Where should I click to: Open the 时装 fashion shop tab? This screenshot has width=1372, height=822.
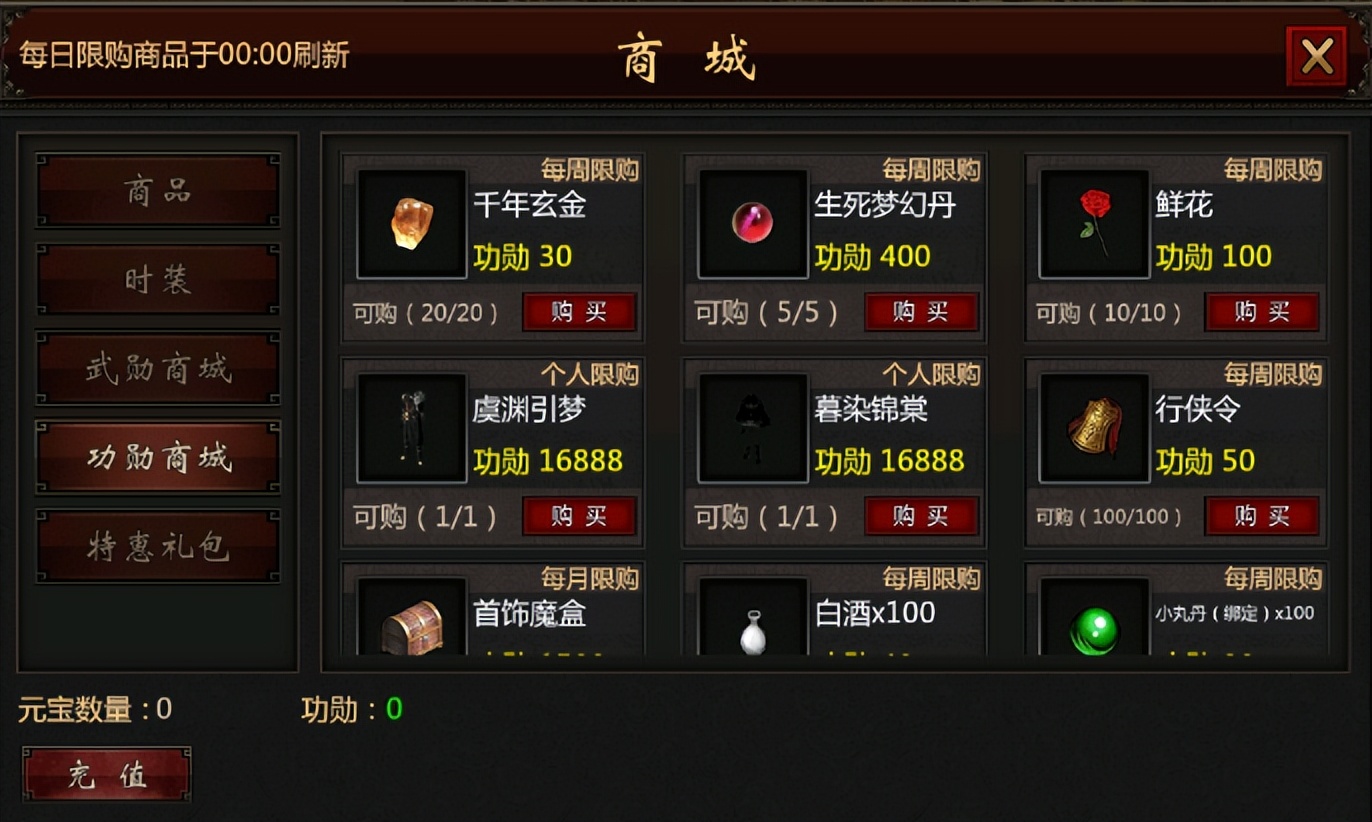pos(158,279)
